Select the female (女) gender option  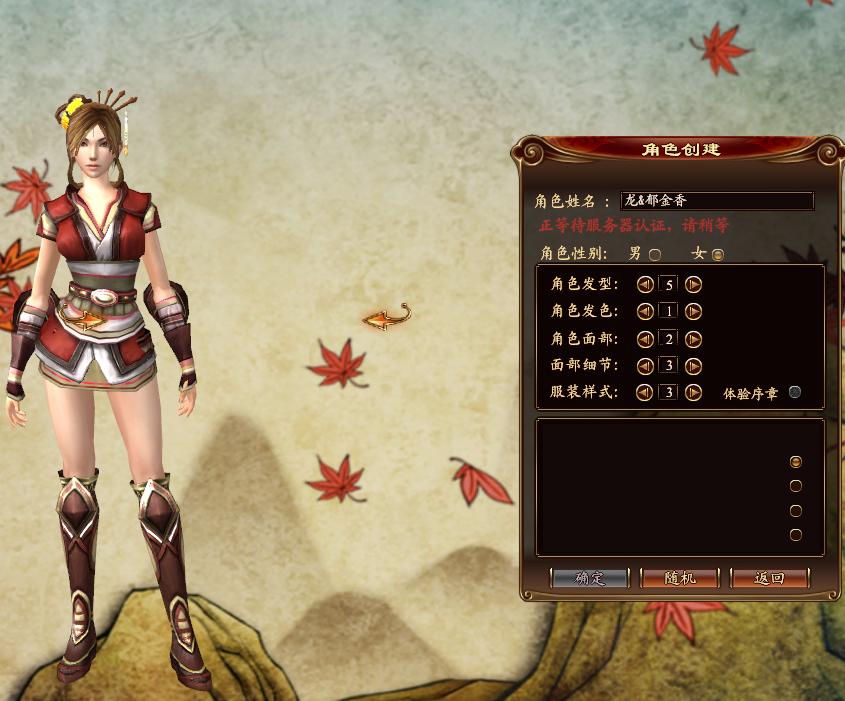point(717,254)
